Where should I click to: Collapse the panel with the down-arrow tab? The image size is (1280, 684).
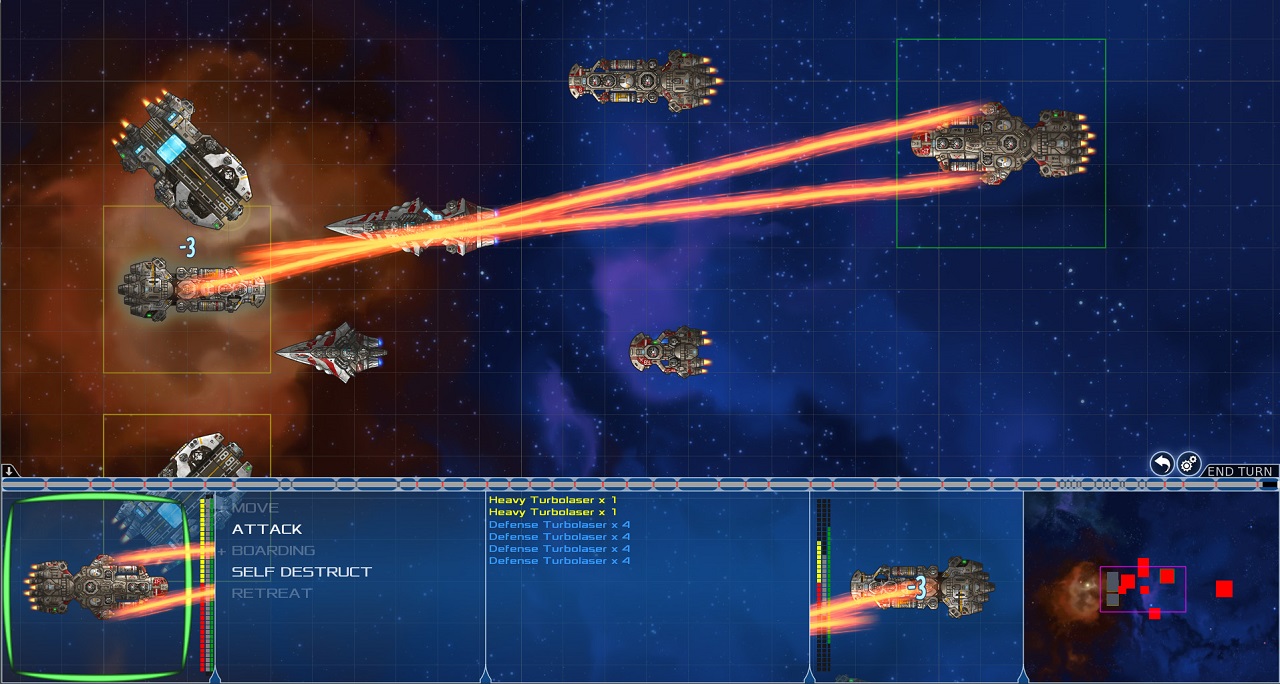coord(8,471)
